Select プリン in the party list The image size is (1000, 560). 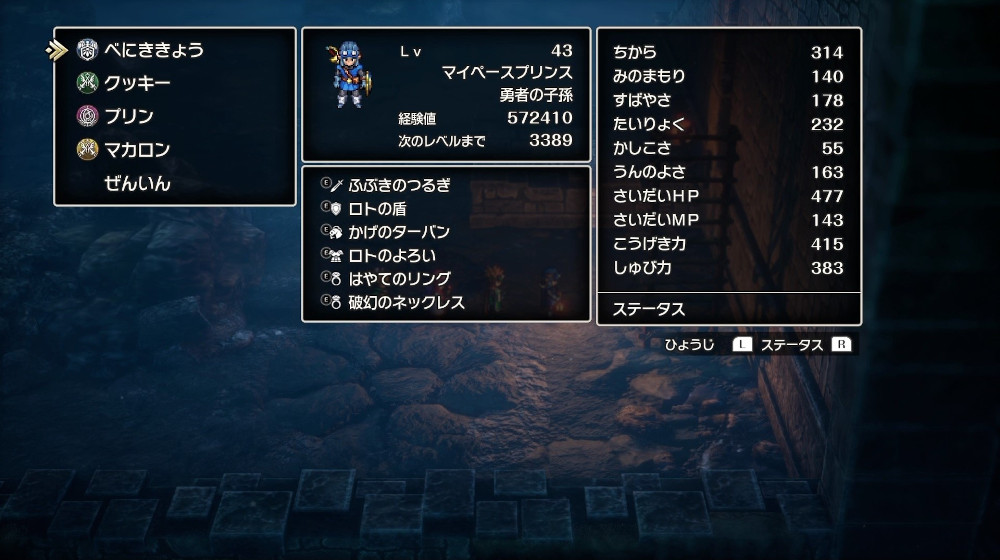coord(129,116)
